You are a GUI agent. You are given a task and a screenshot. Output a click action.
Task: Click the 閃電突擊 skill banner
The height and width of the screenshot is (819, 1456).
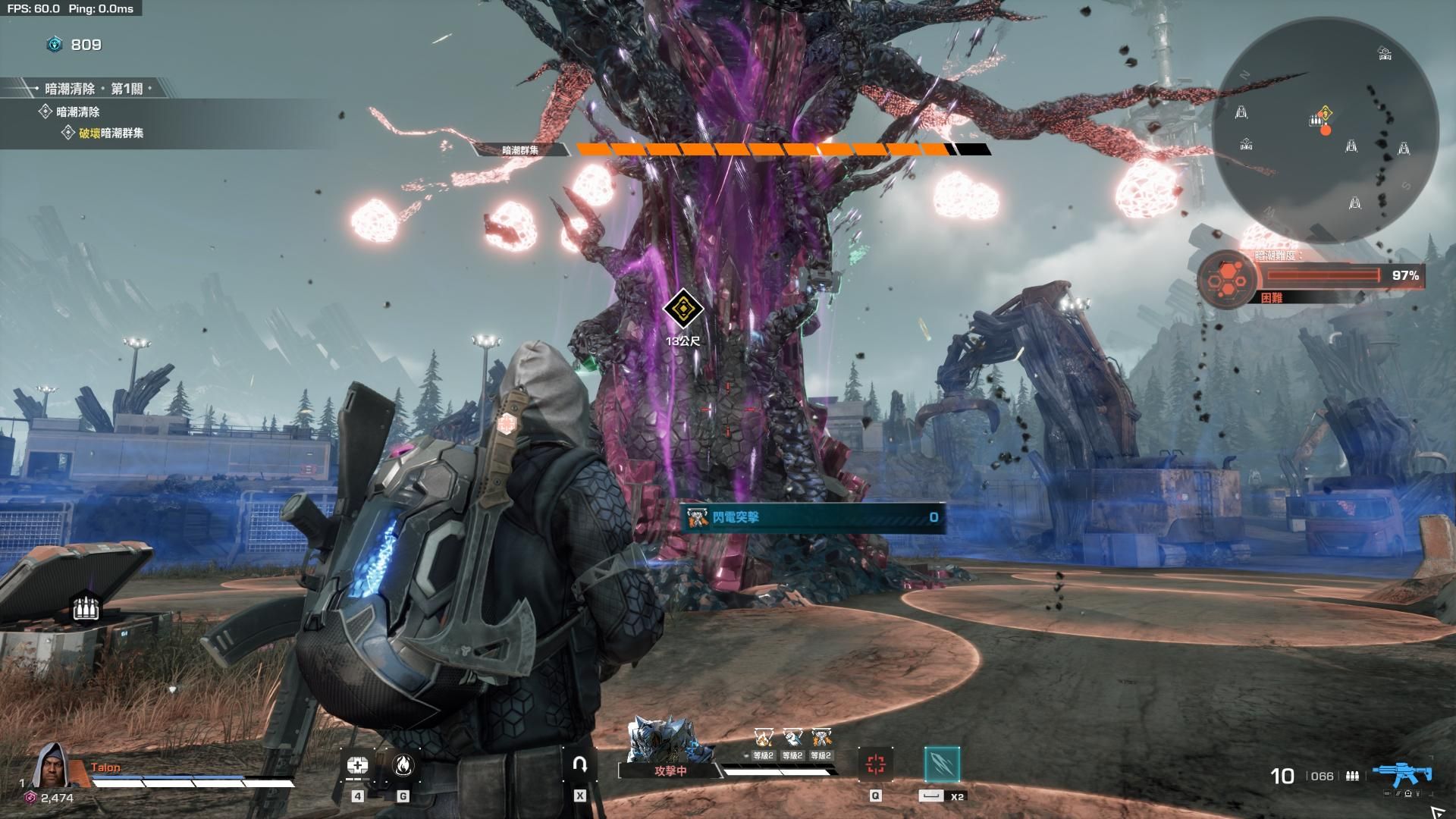(812, 517)
